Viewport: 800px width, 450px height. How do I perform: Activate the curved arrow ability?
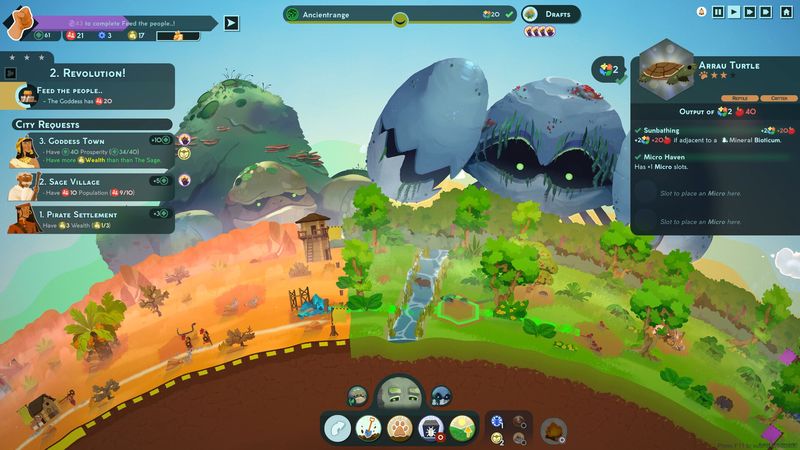pos(338,427)
